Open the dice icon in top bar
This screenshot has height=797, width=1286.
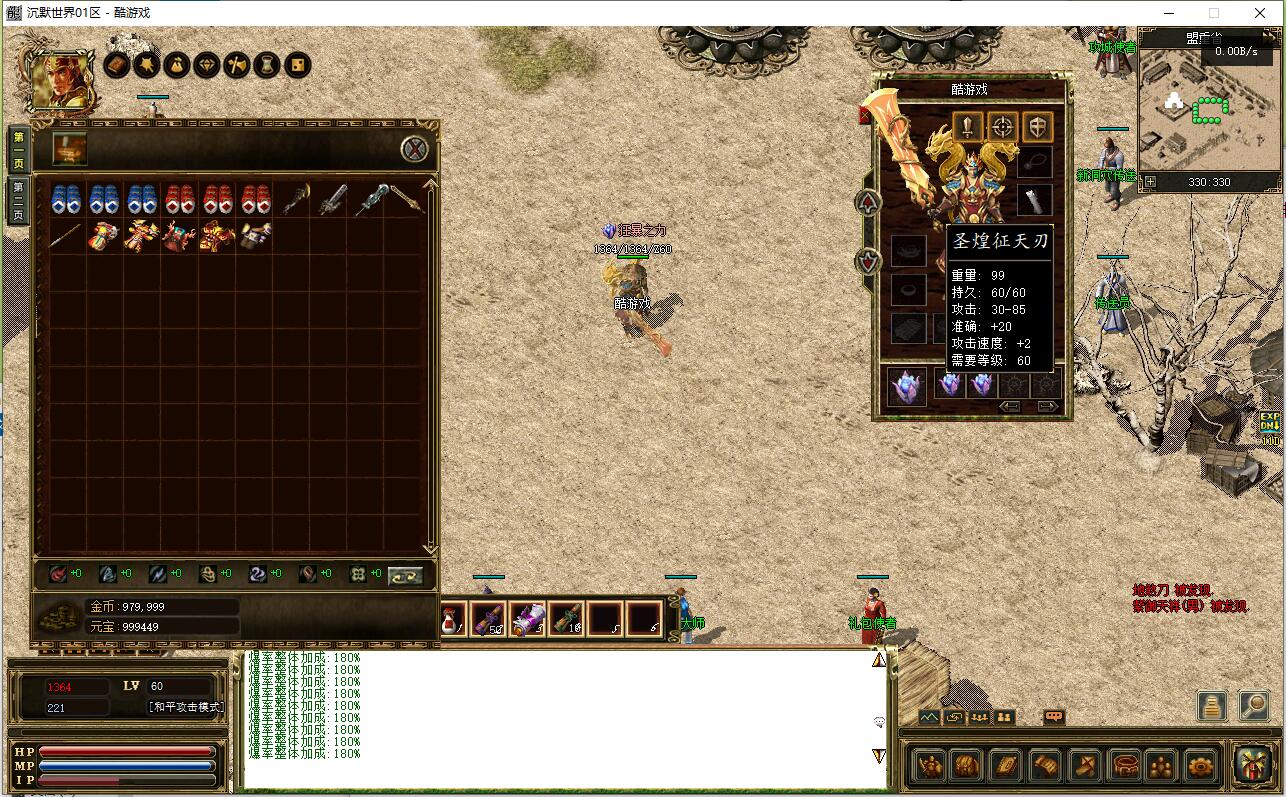point(297,66)
